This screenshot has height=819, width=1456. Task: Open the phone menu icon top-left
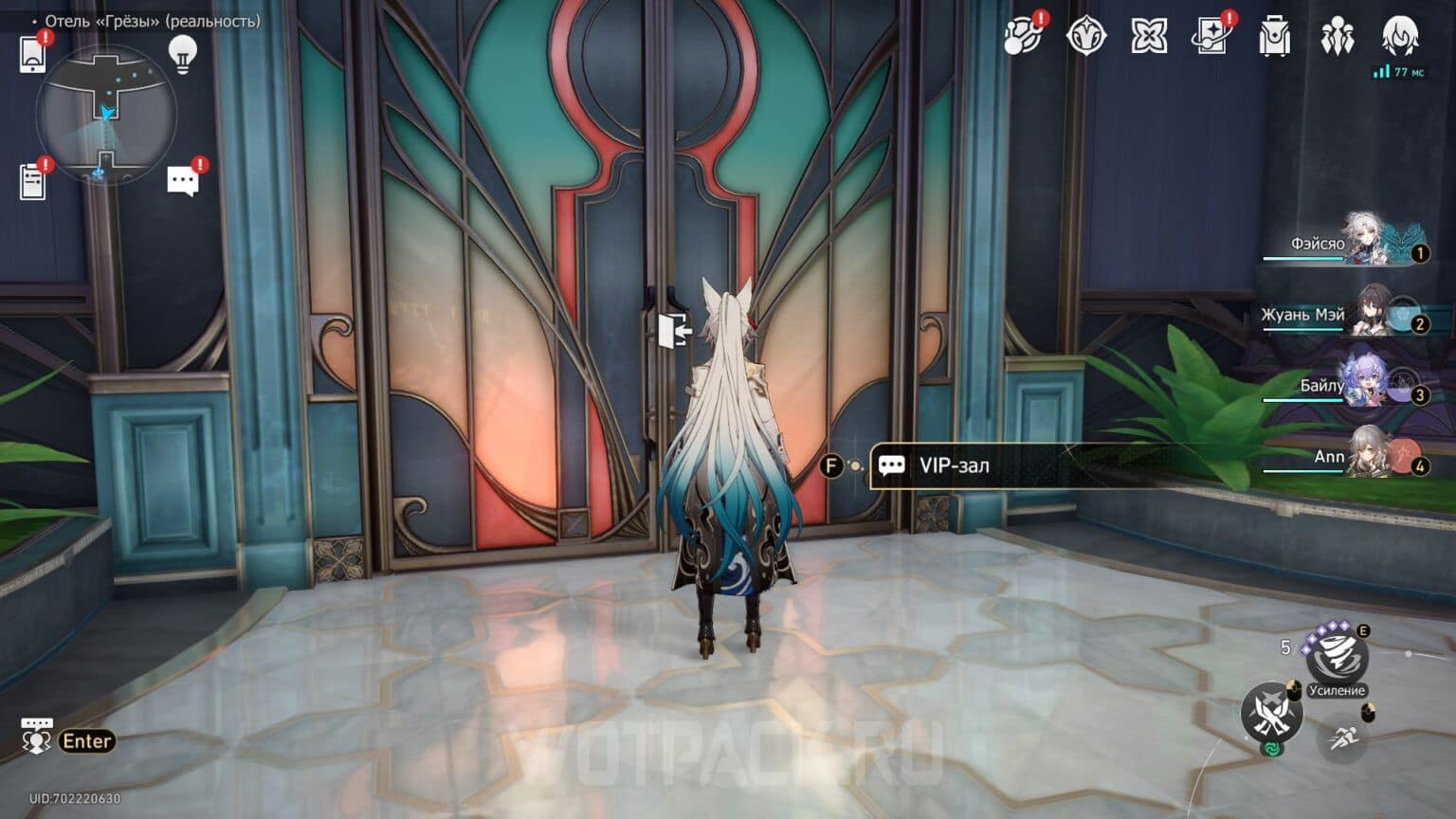point(33,54)
